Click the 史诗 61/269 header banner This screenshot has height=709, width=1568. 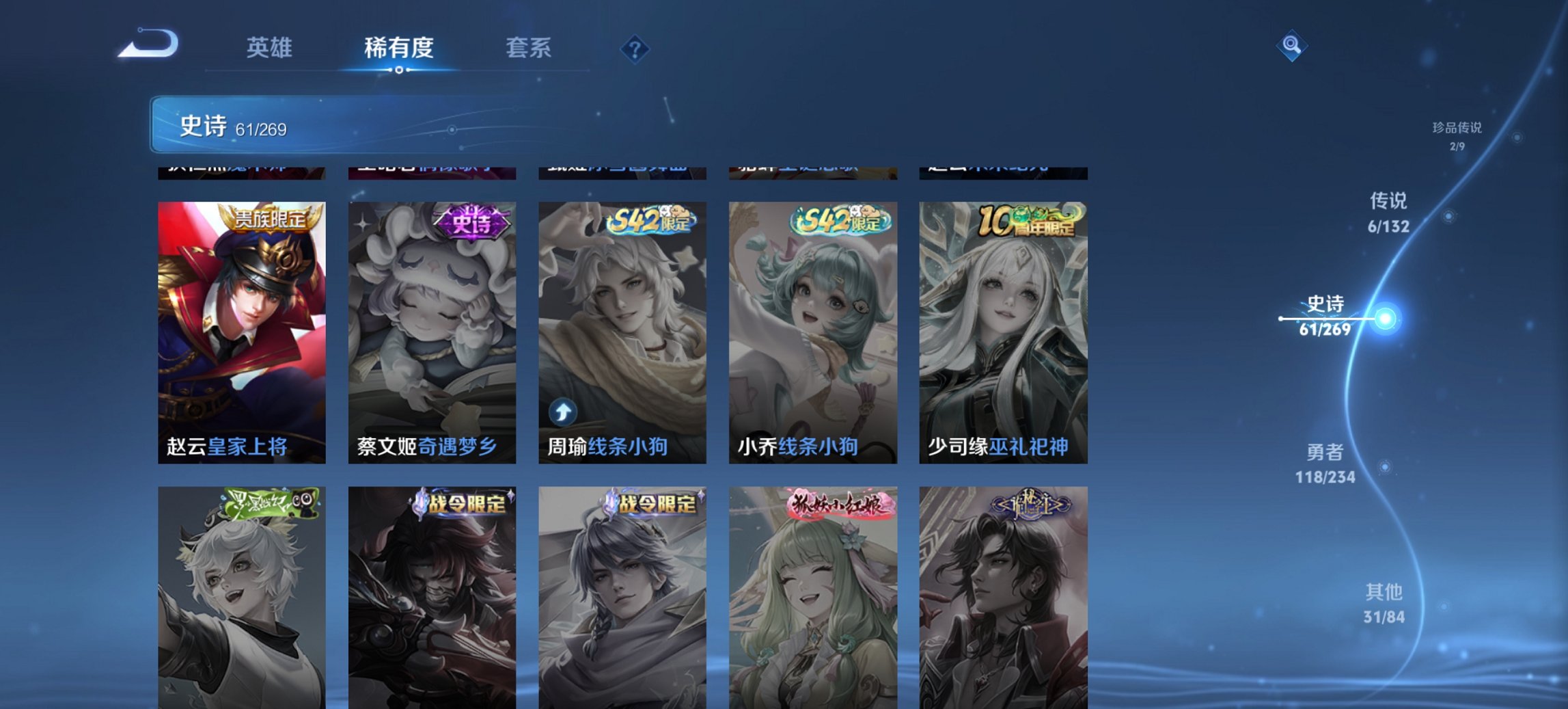(342, 125)
